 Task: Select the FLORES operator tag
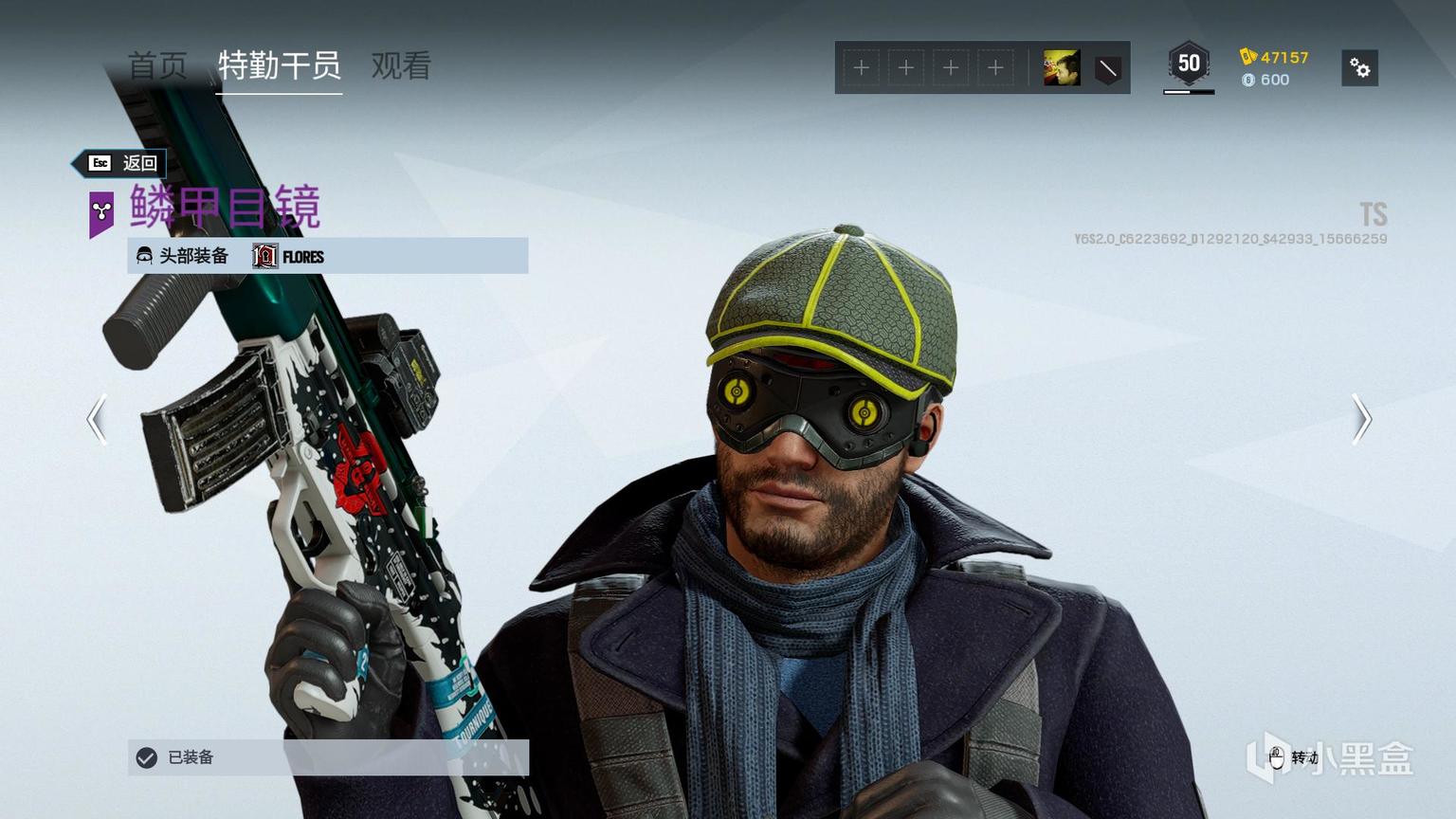tap(289, 256)
